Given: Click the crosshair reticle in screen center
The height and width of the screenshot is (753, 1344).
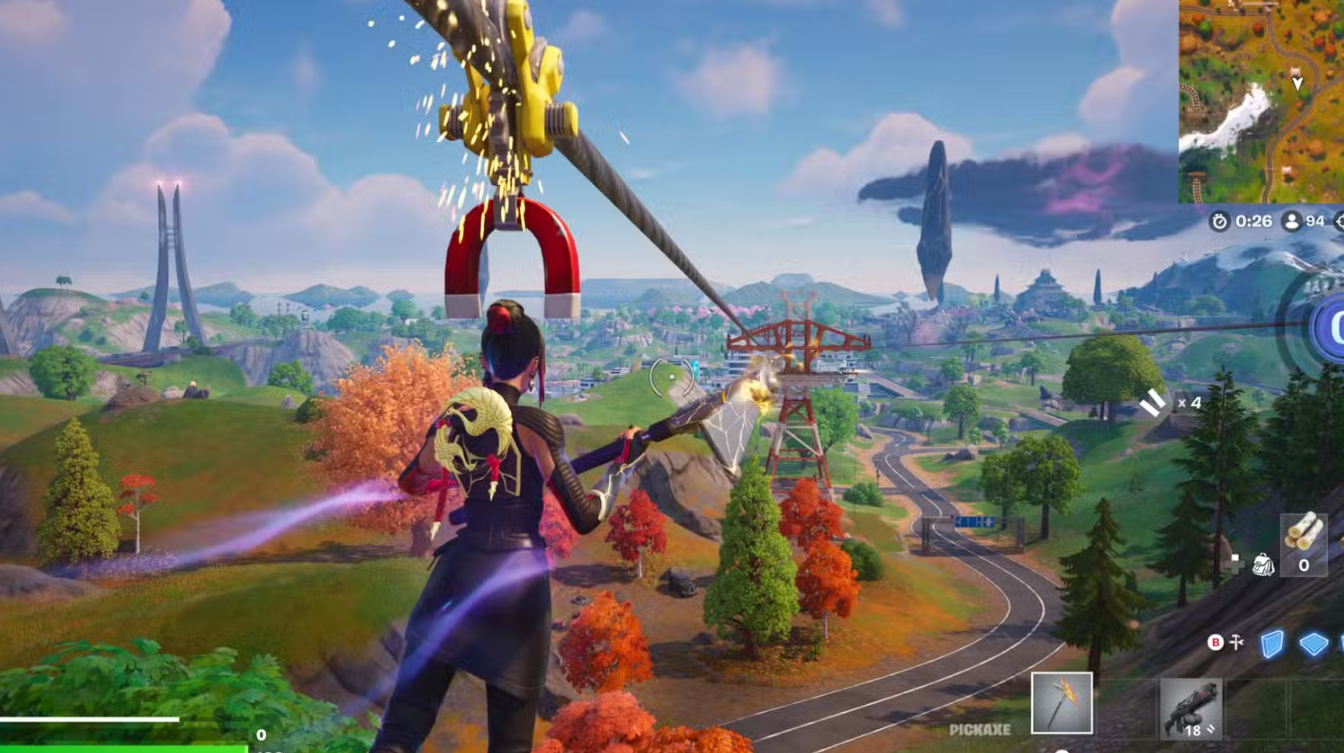Looking at the screenshot, I should (x=672, y=376).
